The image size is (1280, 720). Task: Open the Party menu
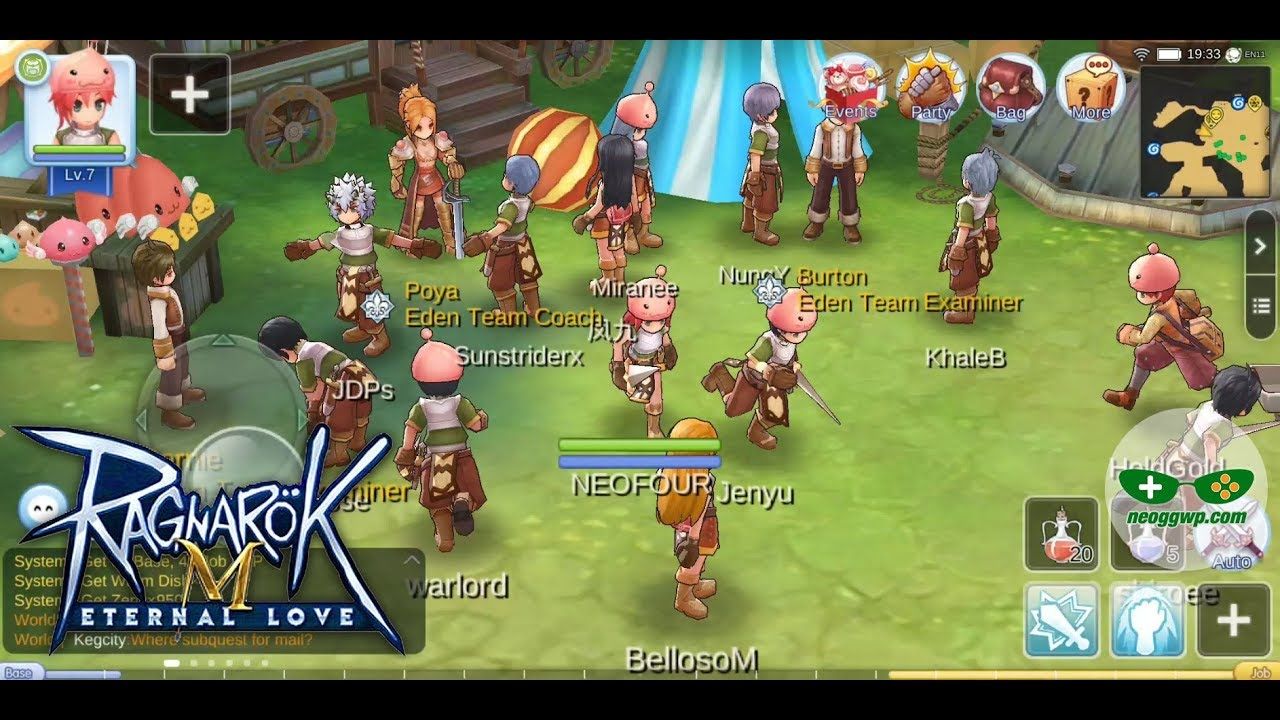(x=931, y=87)
